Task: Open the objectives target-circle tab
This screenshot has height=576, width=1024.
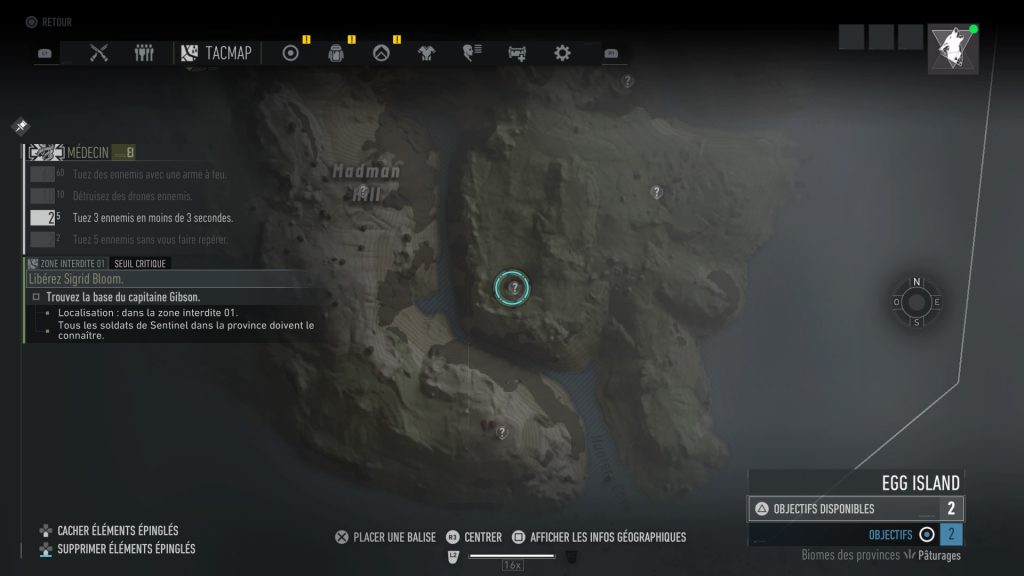Action: click(291, 53)
